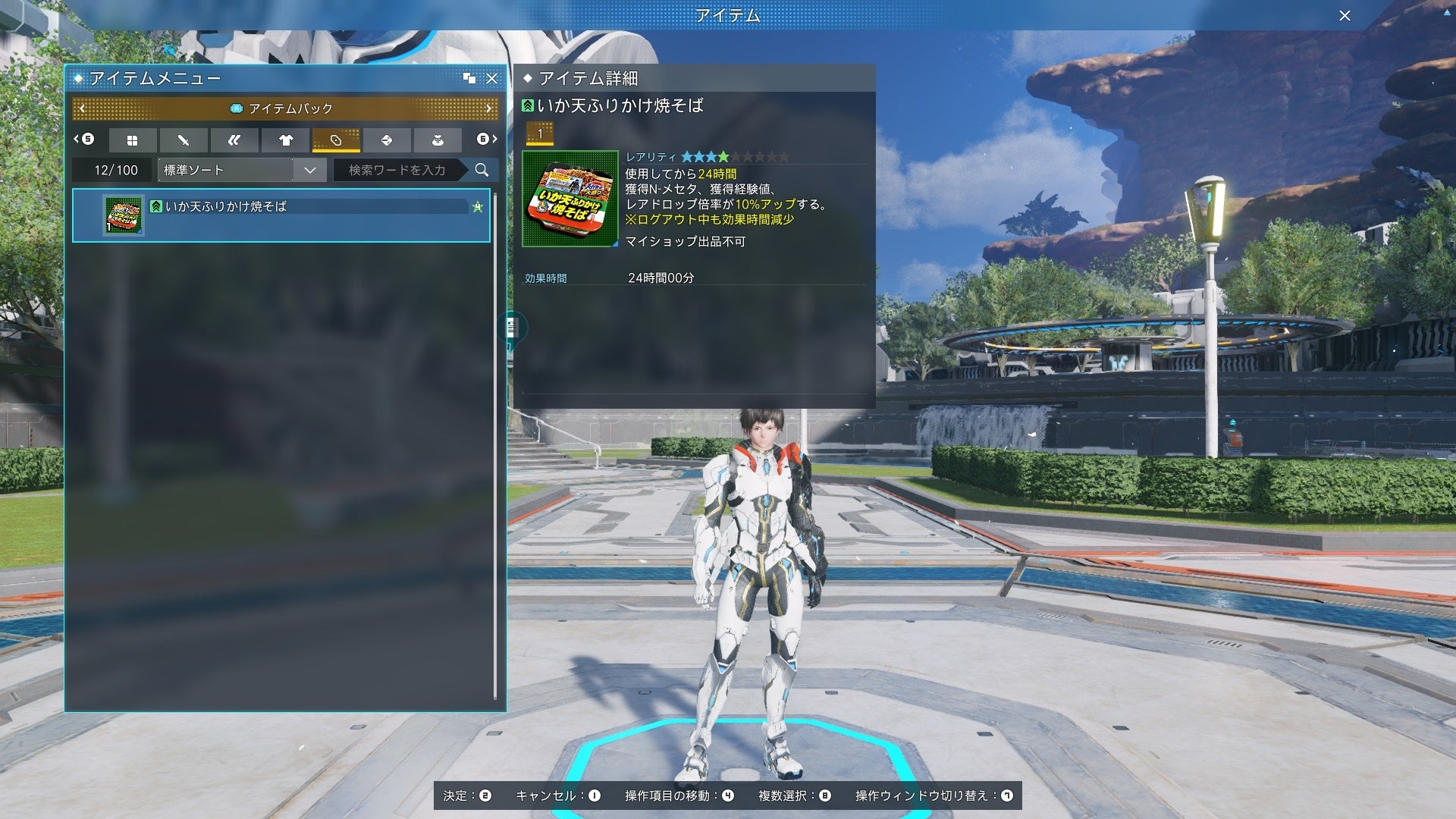Click the overlapping-squares window toggle icon

pos(469,78)
